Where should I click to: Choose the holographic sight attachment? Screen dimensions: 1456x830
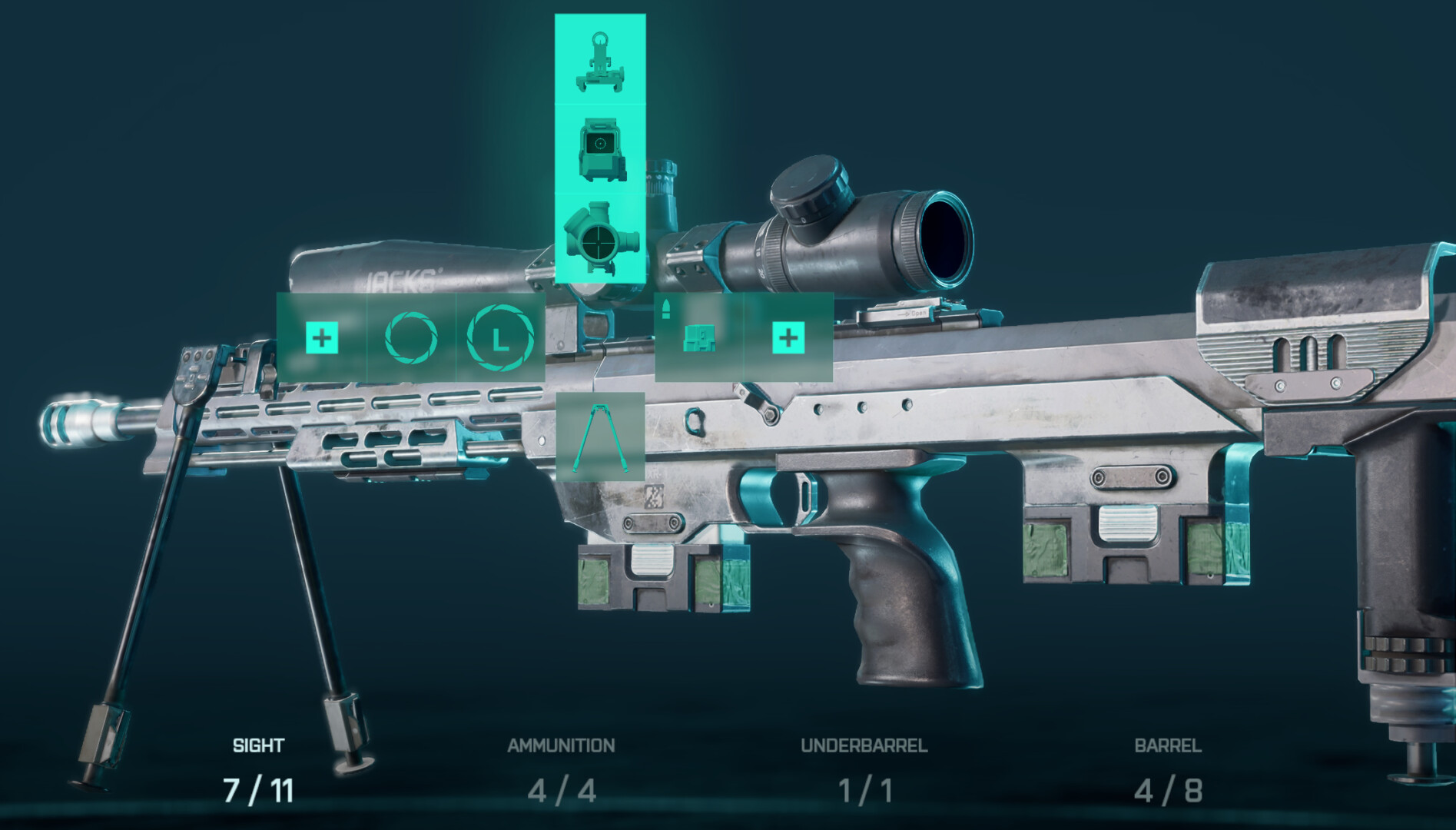click(600, 148)
